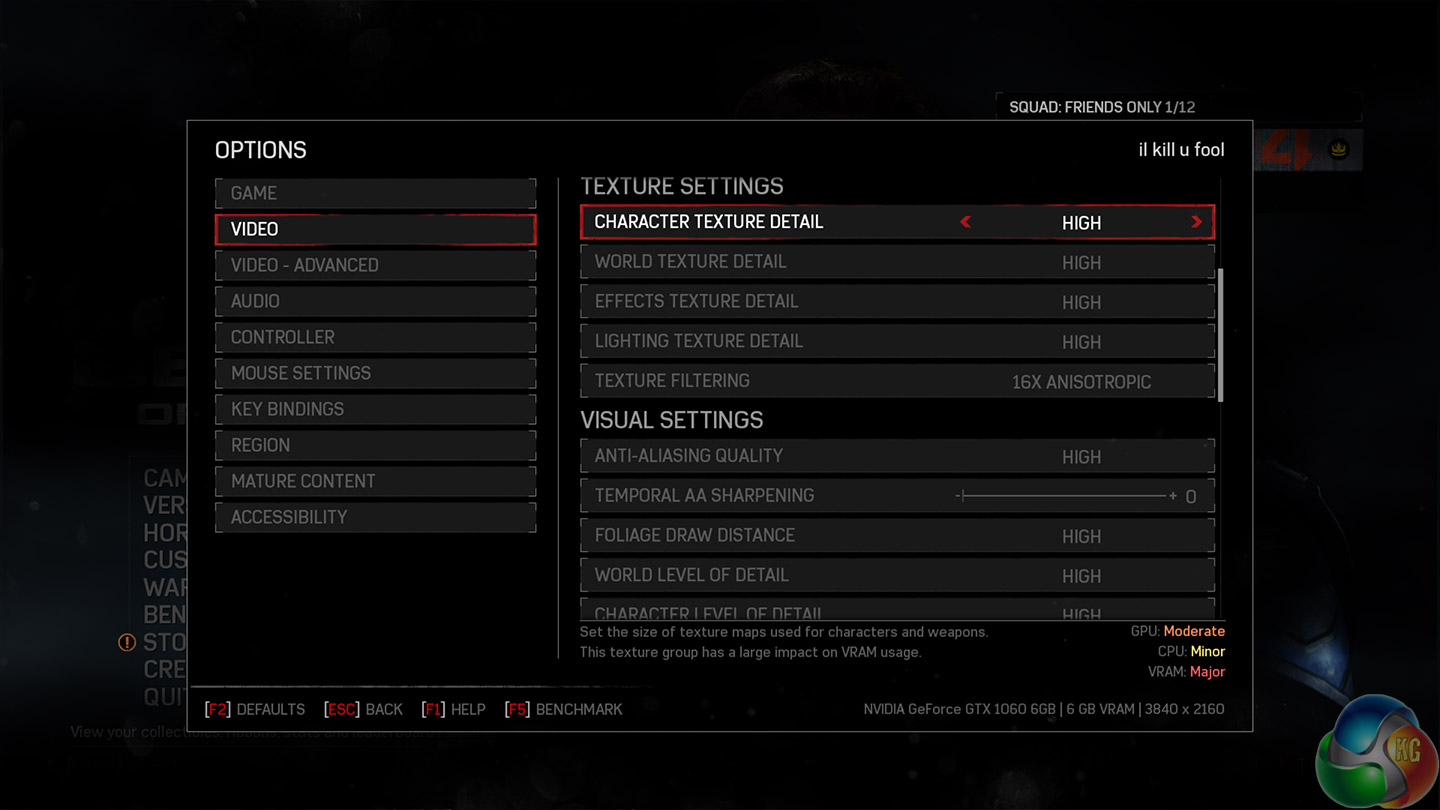Show the Key Bindings section
The image size is (1440, 810).
tap(375, 409)
